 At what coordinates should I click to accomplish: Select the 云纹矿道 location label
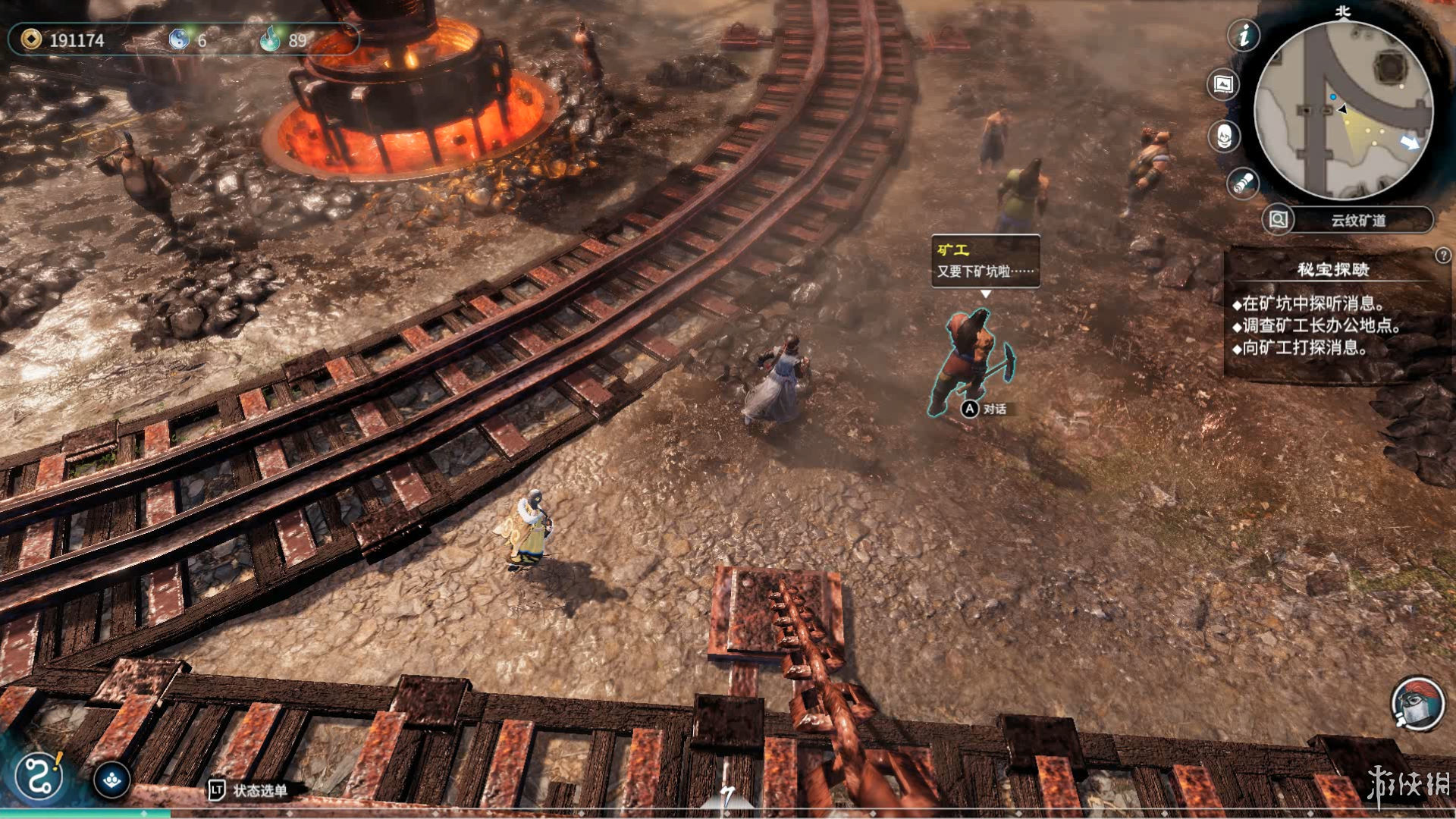pyautogui.click(x=1358, y=221)
